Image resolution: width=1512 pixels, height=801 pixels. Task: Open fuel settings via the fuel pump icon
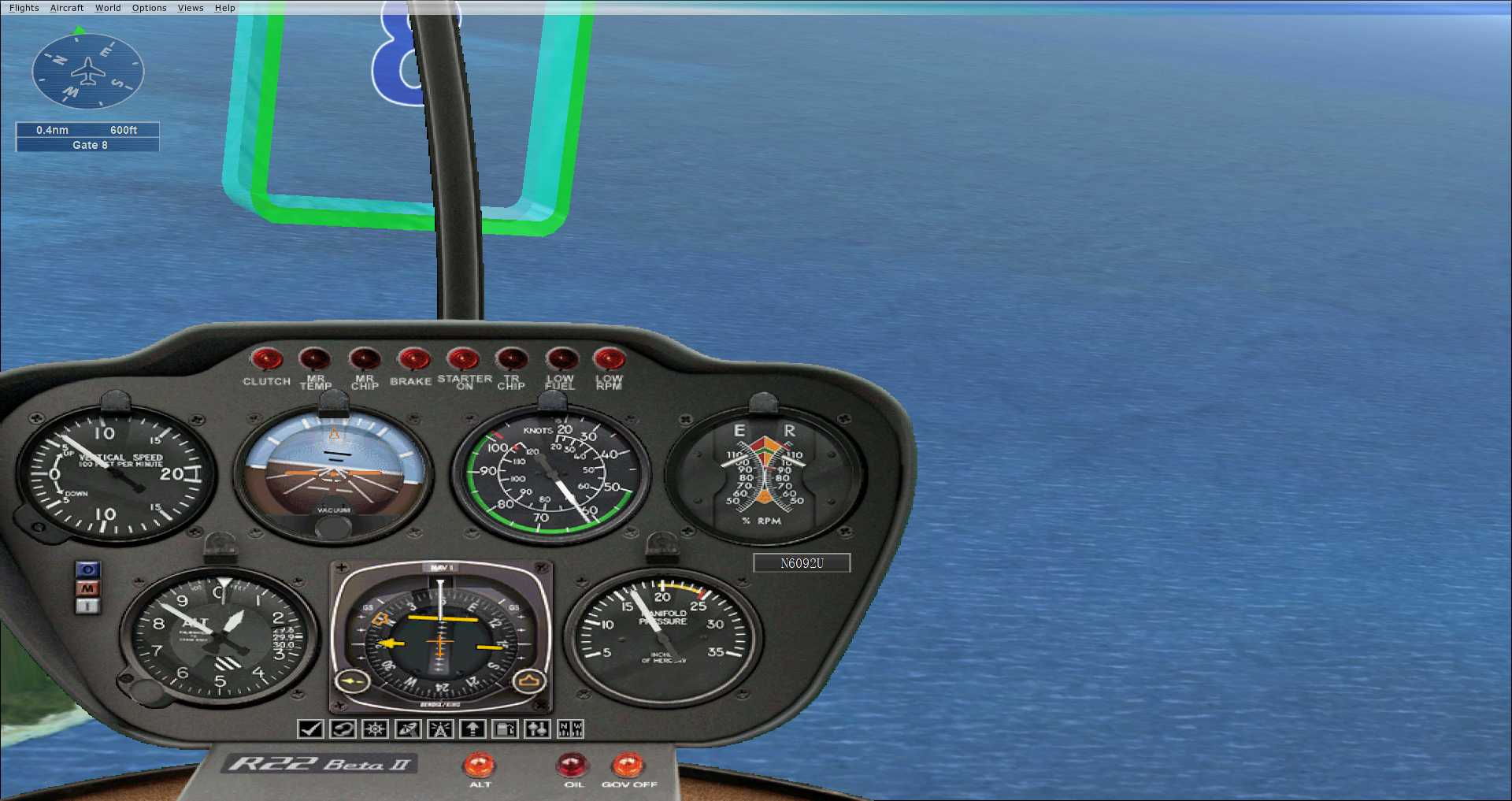pyautogui.click(x=504, y=729)
